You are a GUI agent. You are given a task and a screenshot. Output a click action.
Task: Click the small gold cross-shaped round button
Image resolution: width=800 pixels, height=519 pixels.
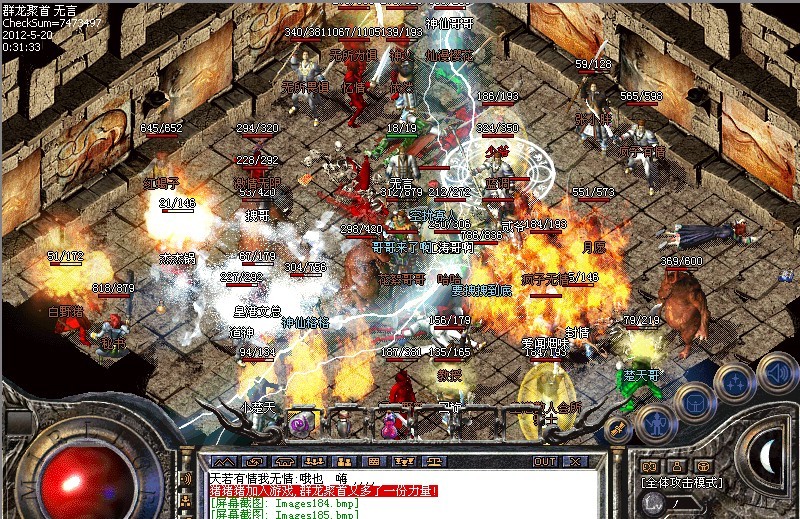(x=618, y=428)
